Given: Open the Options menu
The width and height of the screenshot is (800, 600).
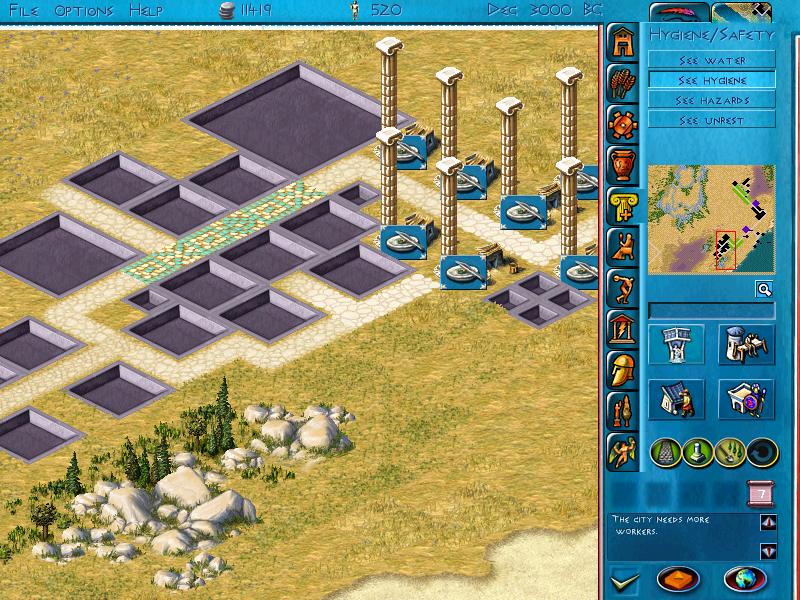Looking at the screenshot, I should coord(84,10).
